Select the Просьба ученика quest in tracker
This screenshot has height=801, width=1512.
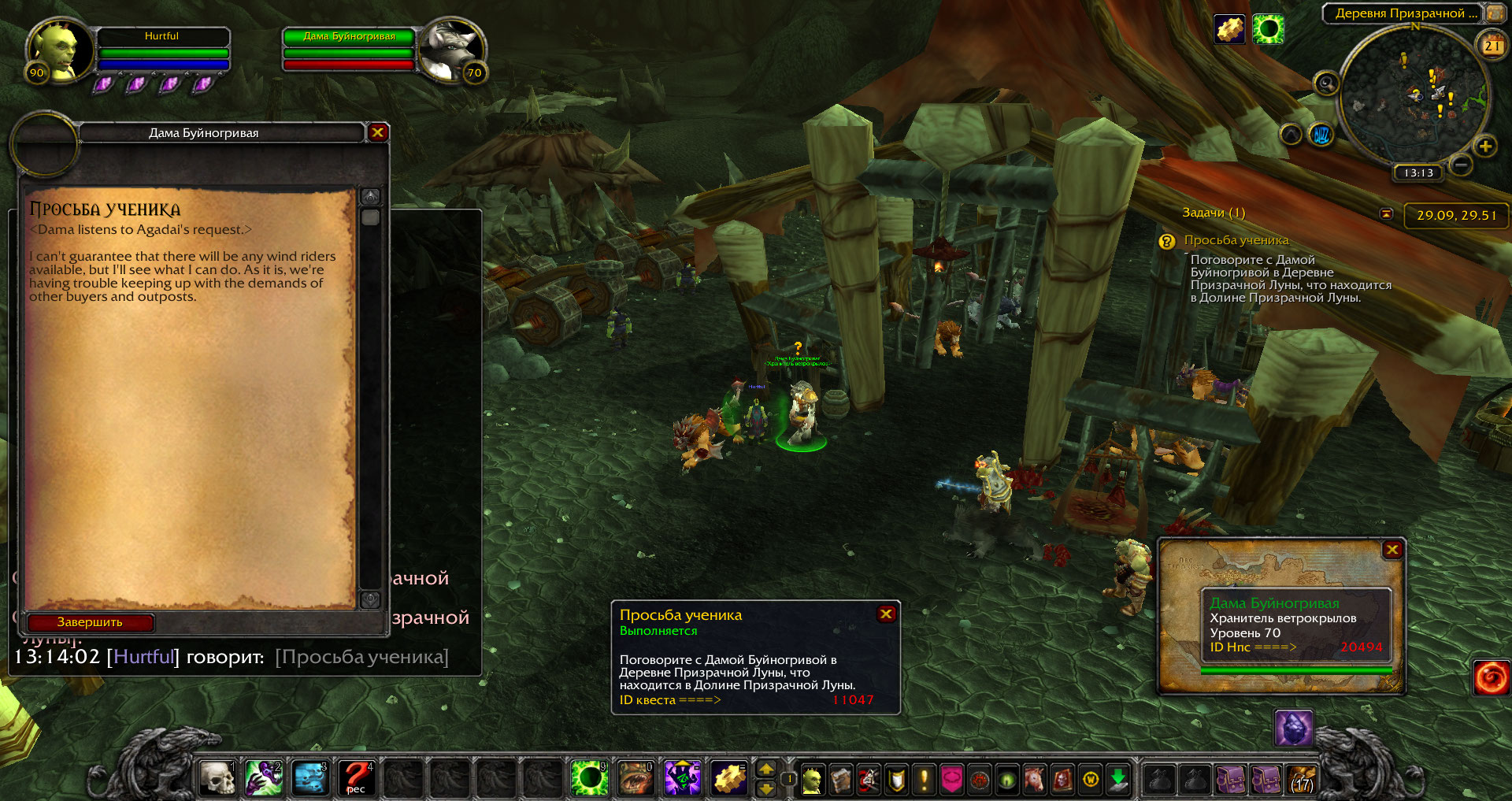[1236, 240]
